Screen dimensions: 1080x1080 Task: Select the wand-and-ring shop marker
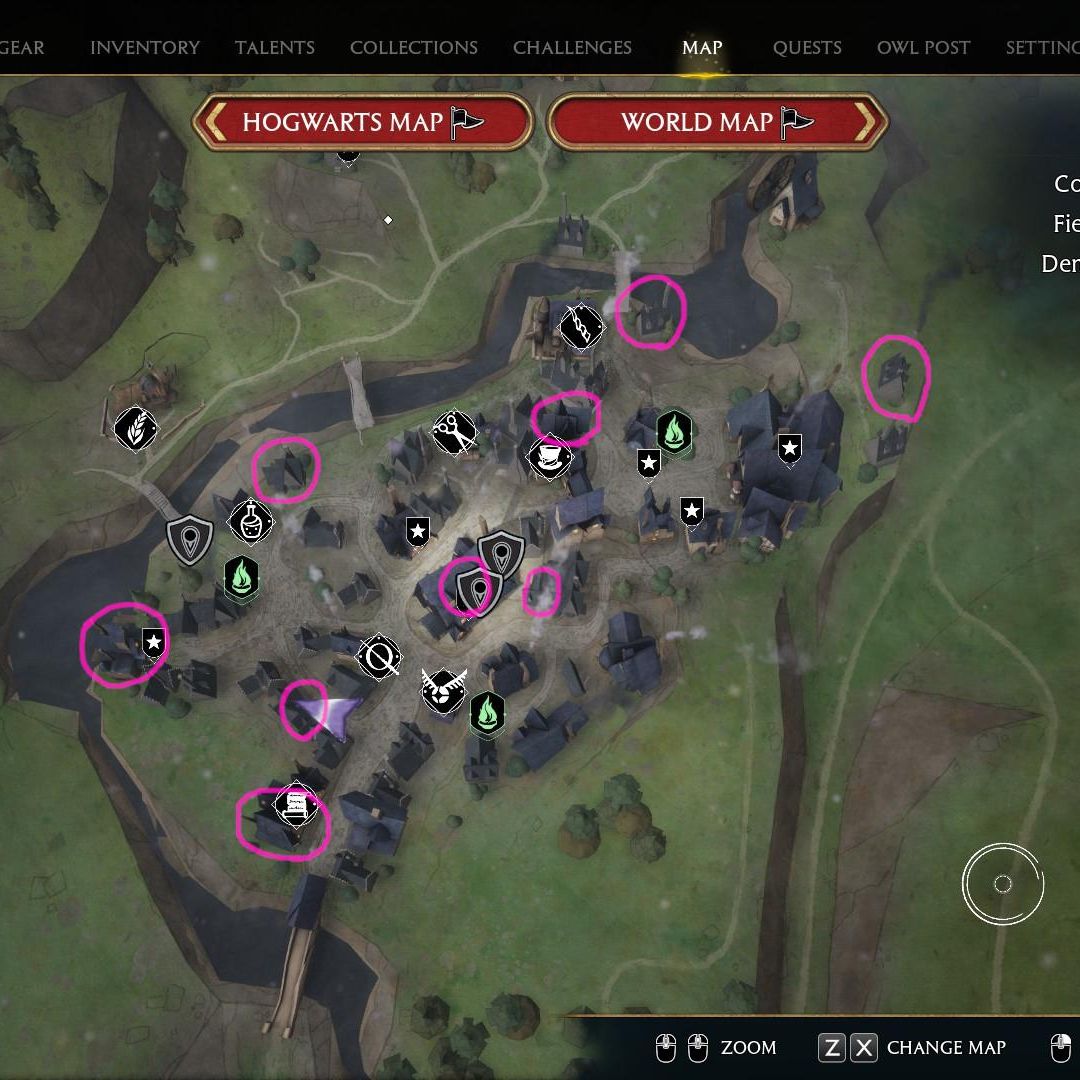click(x=380, y=657)
